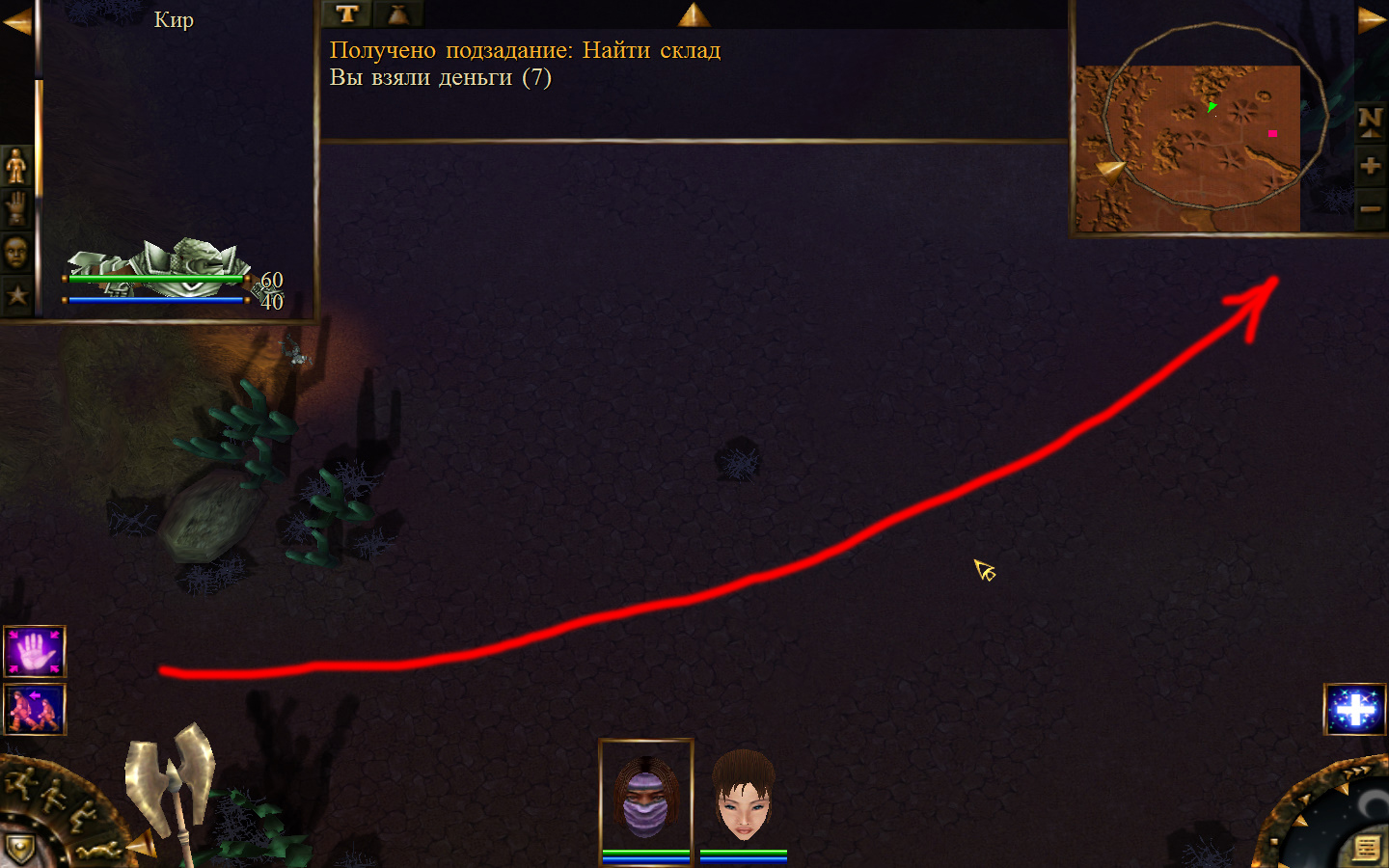Image resolution: width=1389 pixels, height=868 pixels.
Task: Open the journal scroll button
Action: [x=1366, y=848]
